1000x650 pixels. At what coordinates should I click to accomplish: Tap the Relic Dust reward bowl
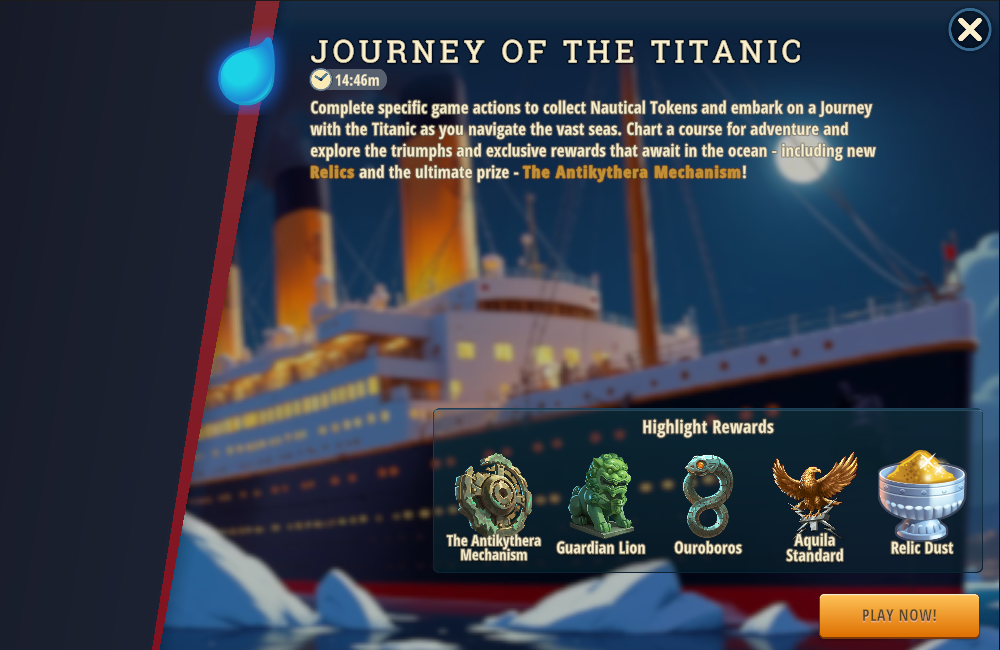tap(921, 496)
